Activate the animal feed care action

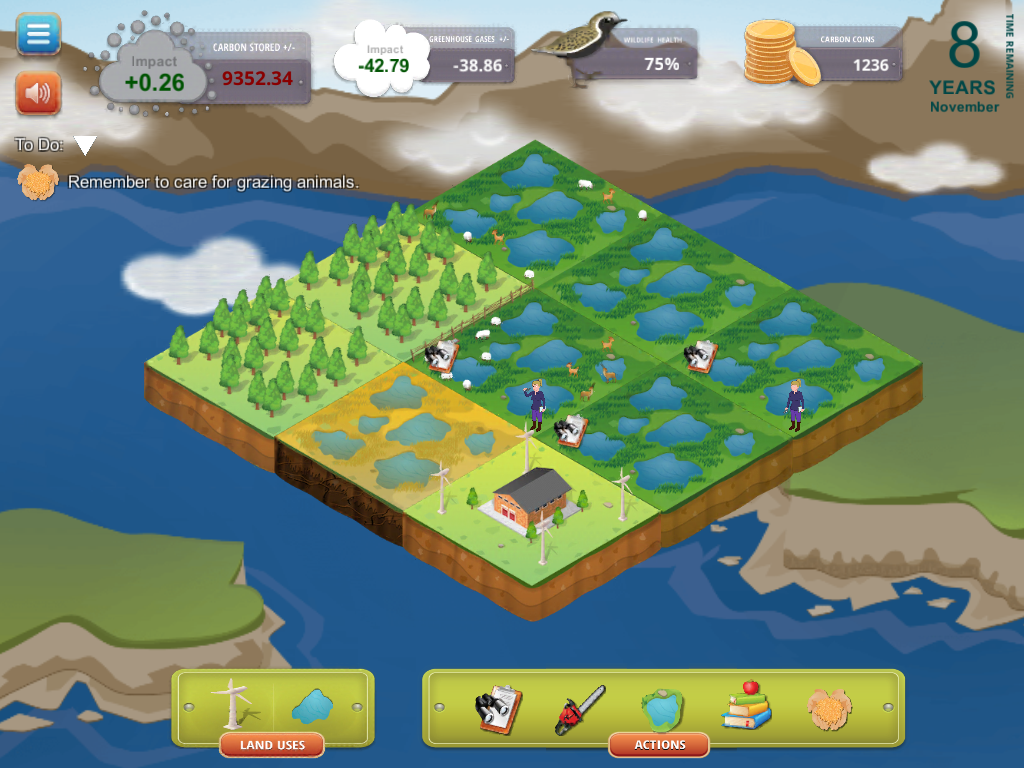point(828,708)
